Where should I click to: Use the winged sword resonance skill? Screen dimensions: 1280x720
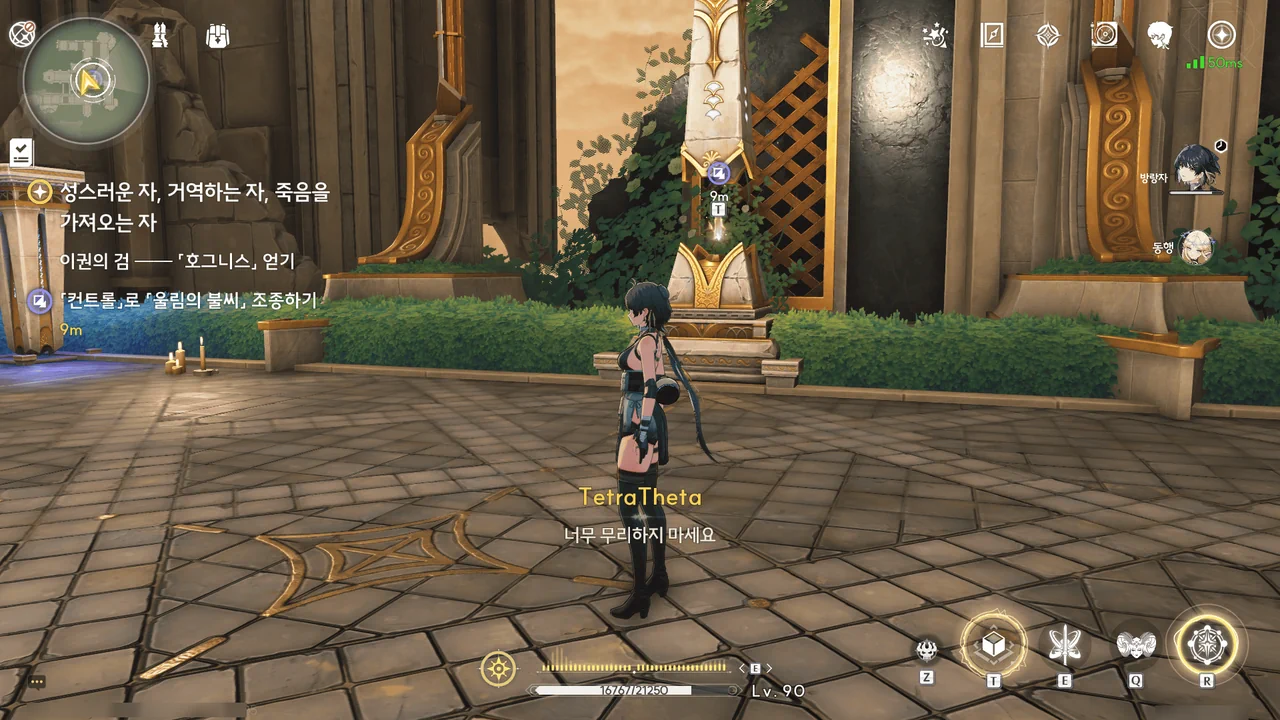[x=1063, y=646]
